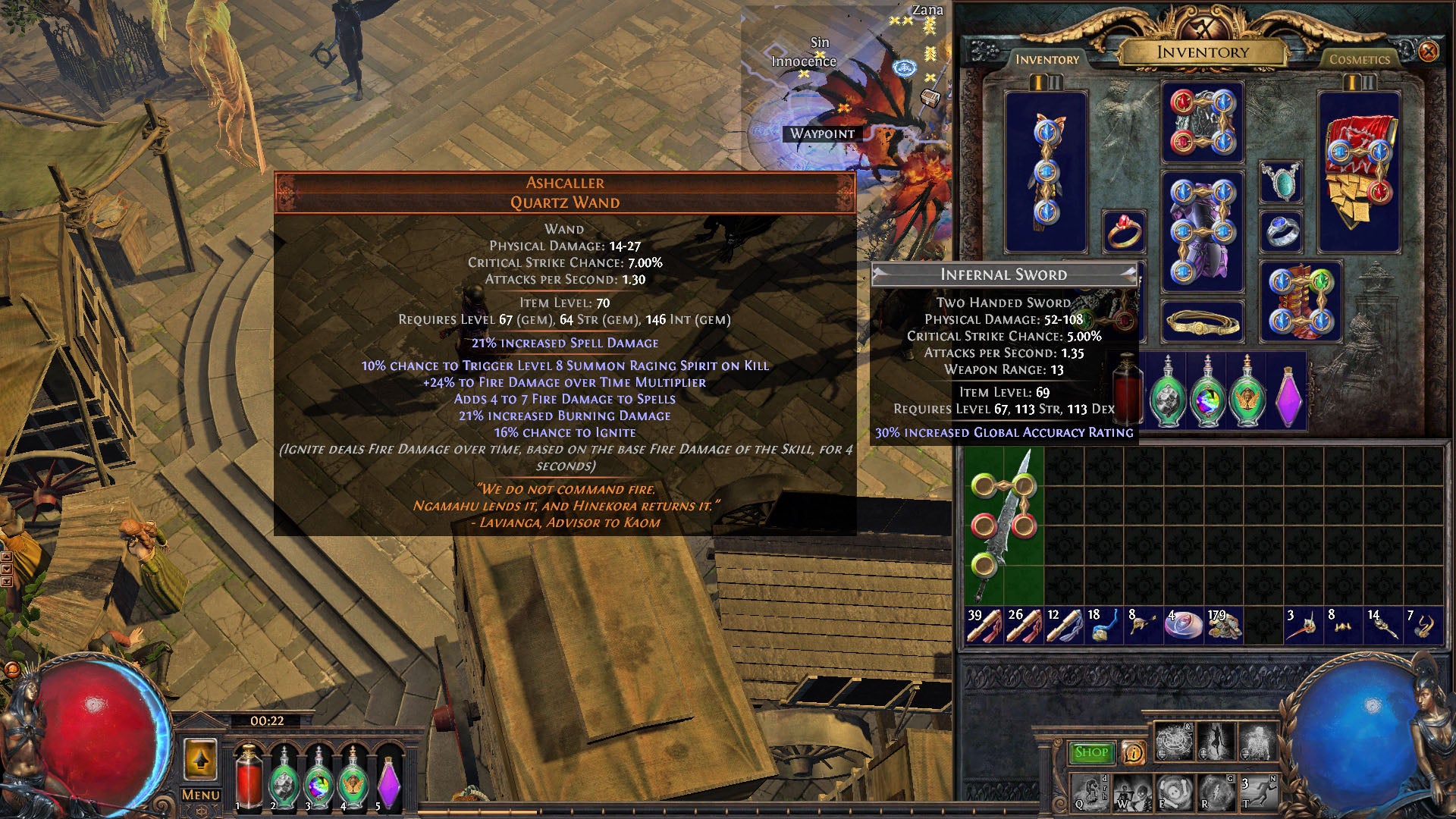Click the Waypoint label on the minimap

coord(822,134)
